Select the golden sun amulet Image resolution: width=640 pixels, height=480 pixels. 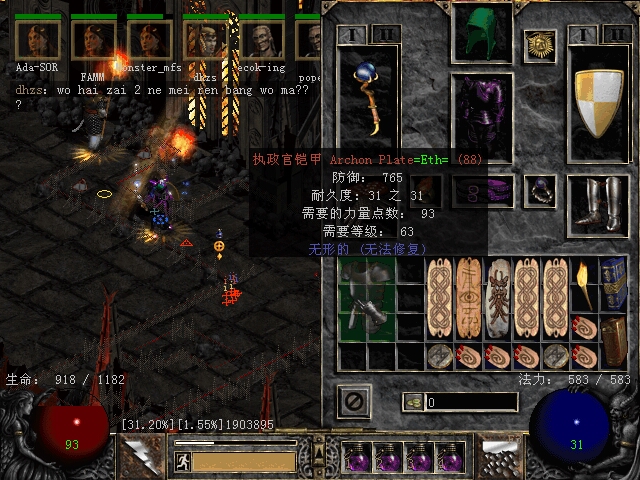click(540, 44)
